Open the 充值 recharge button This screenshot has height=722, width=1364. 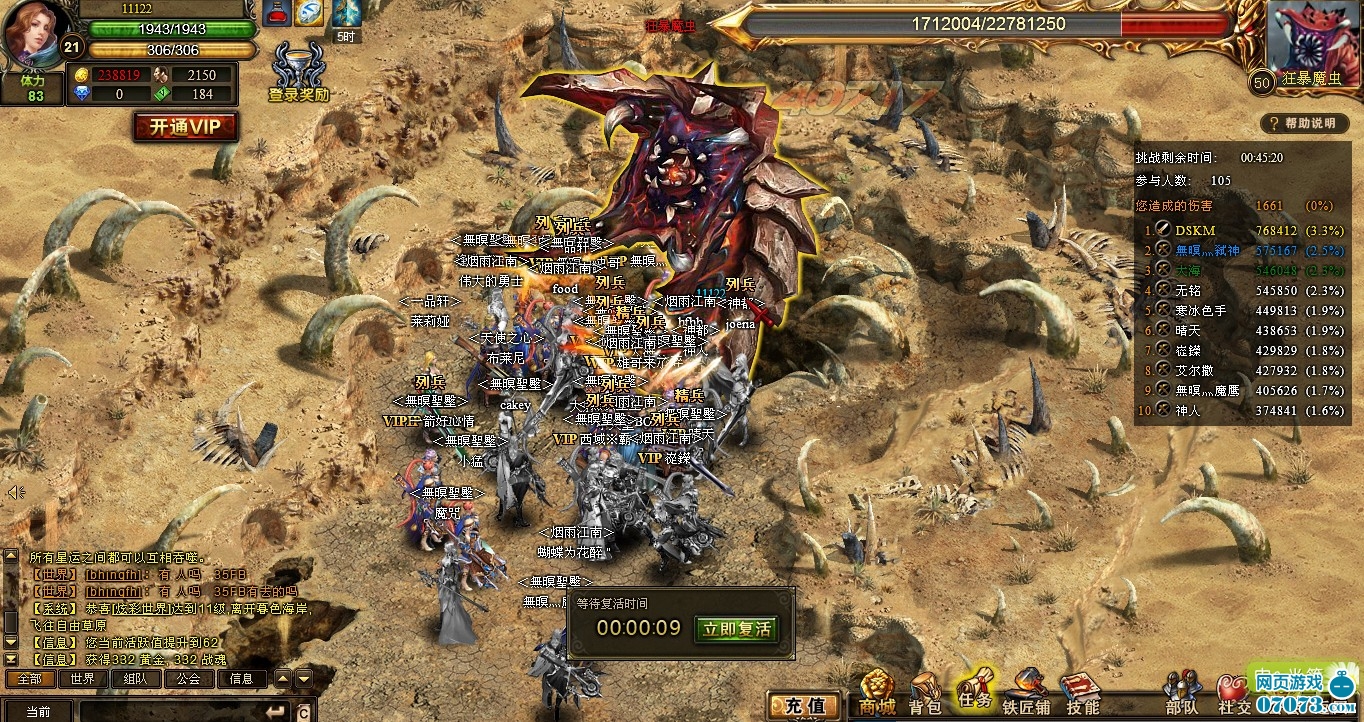(x=803, y=705)
